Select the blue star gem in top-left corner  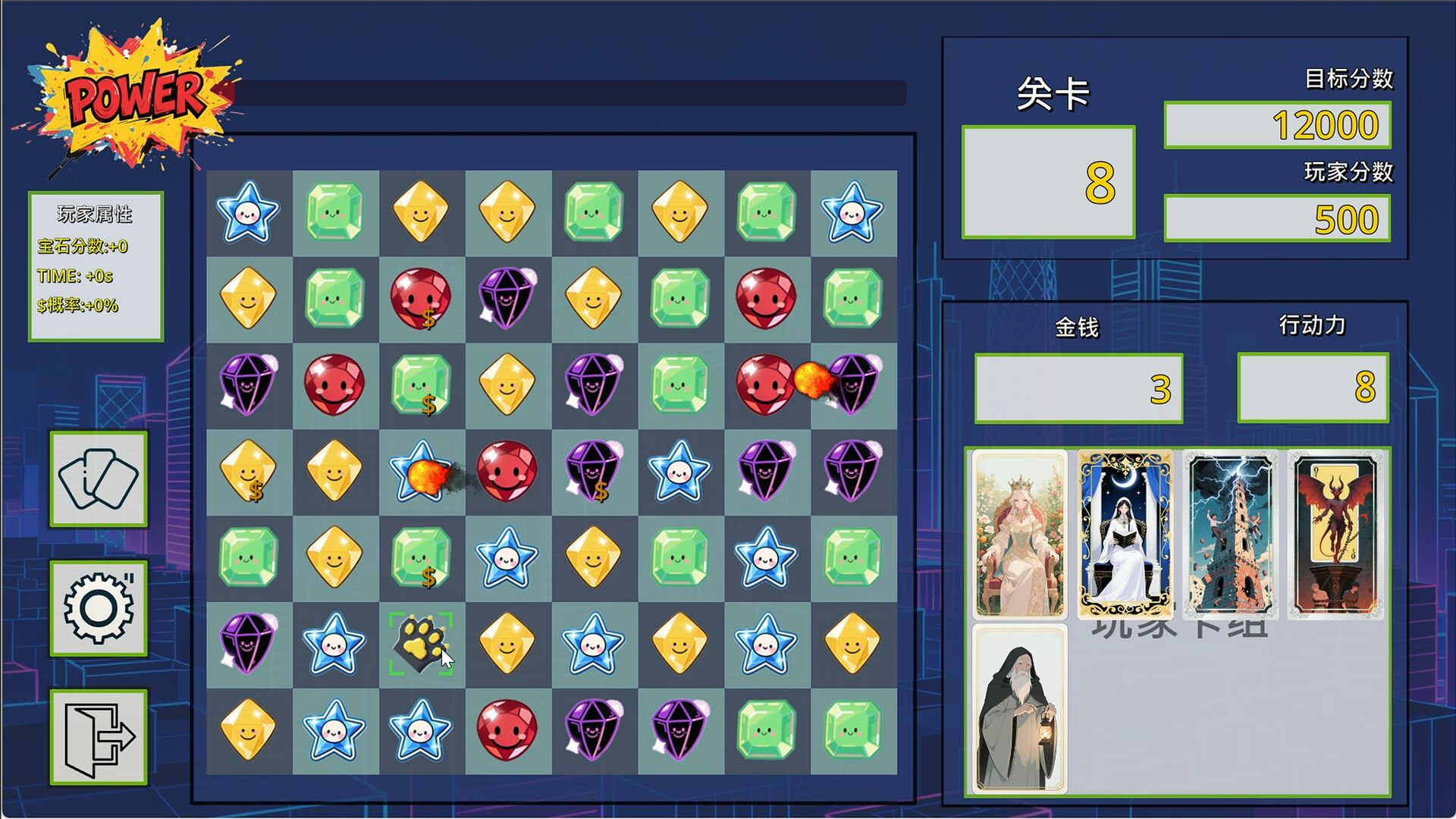tap(249, 213)
